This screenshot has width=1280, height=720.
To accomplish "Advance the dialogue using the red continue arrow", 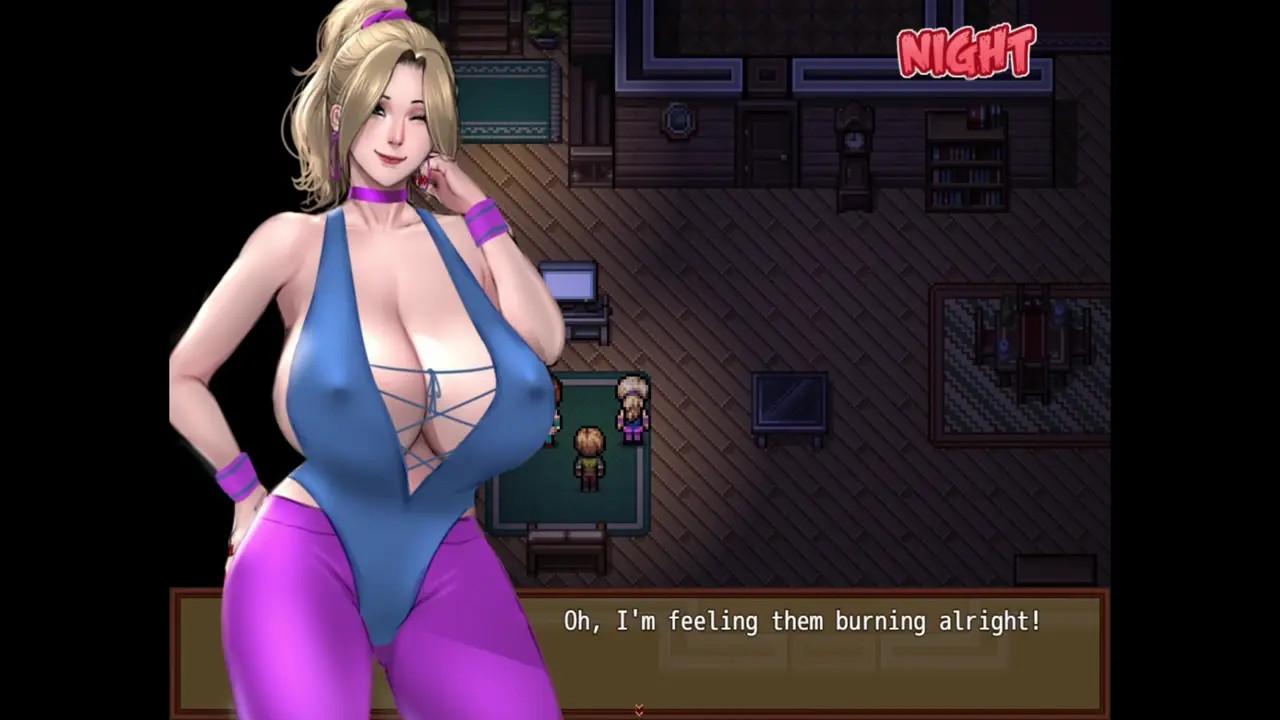I will [639, 710].
